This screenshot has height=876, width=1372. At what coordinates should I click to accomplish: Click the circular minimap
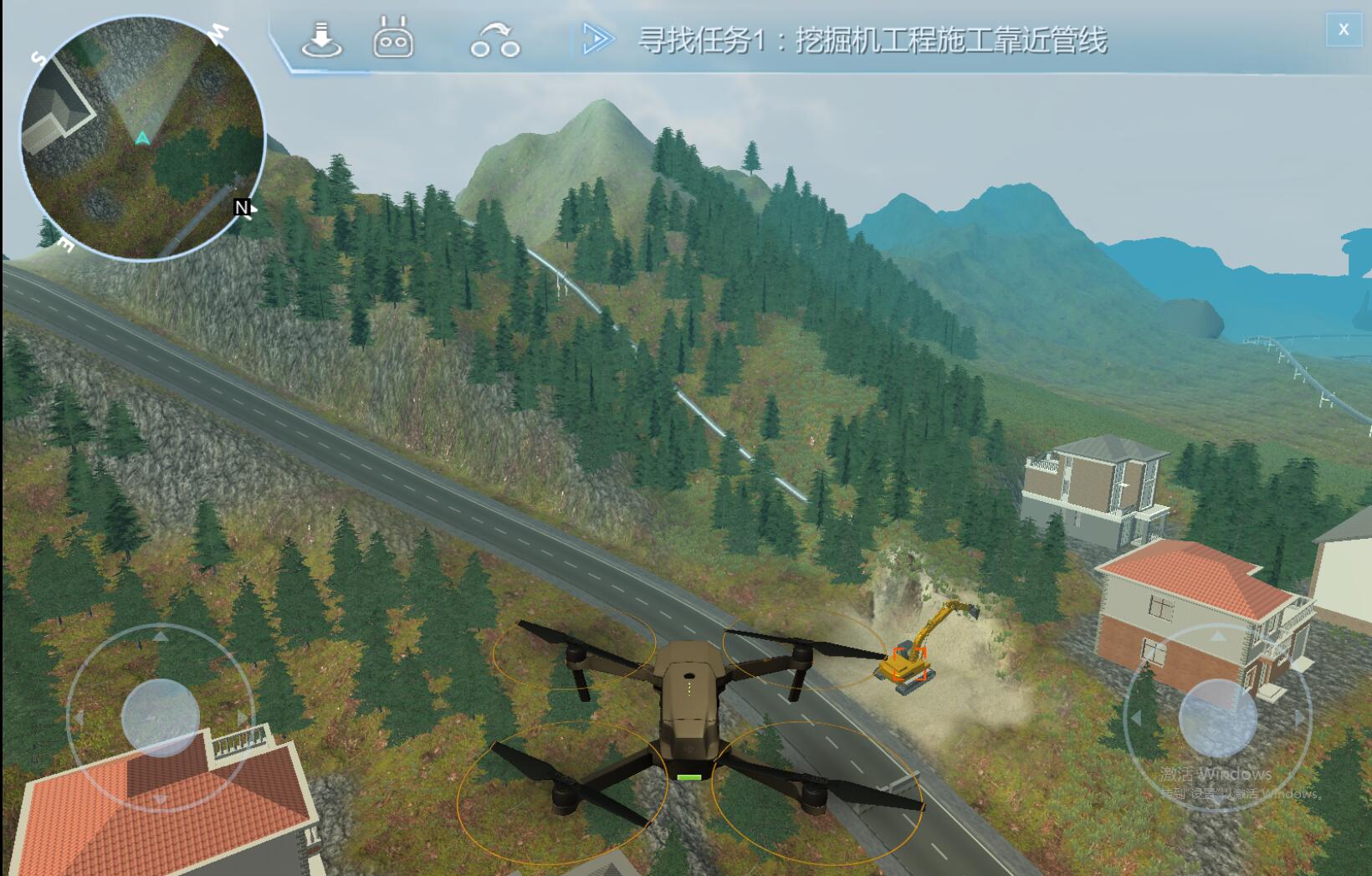(142, 138)
